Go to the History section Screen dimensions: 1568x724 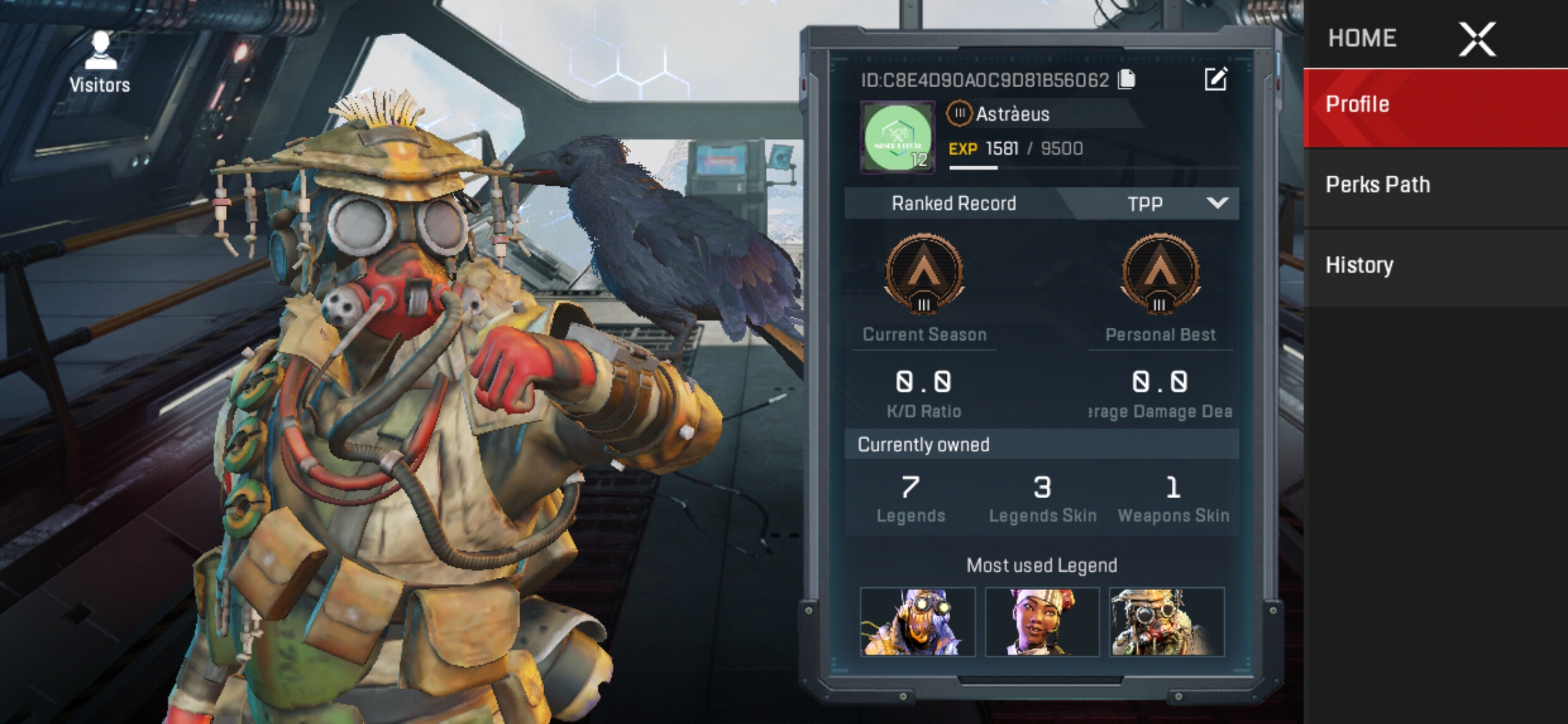(1435, 265)
